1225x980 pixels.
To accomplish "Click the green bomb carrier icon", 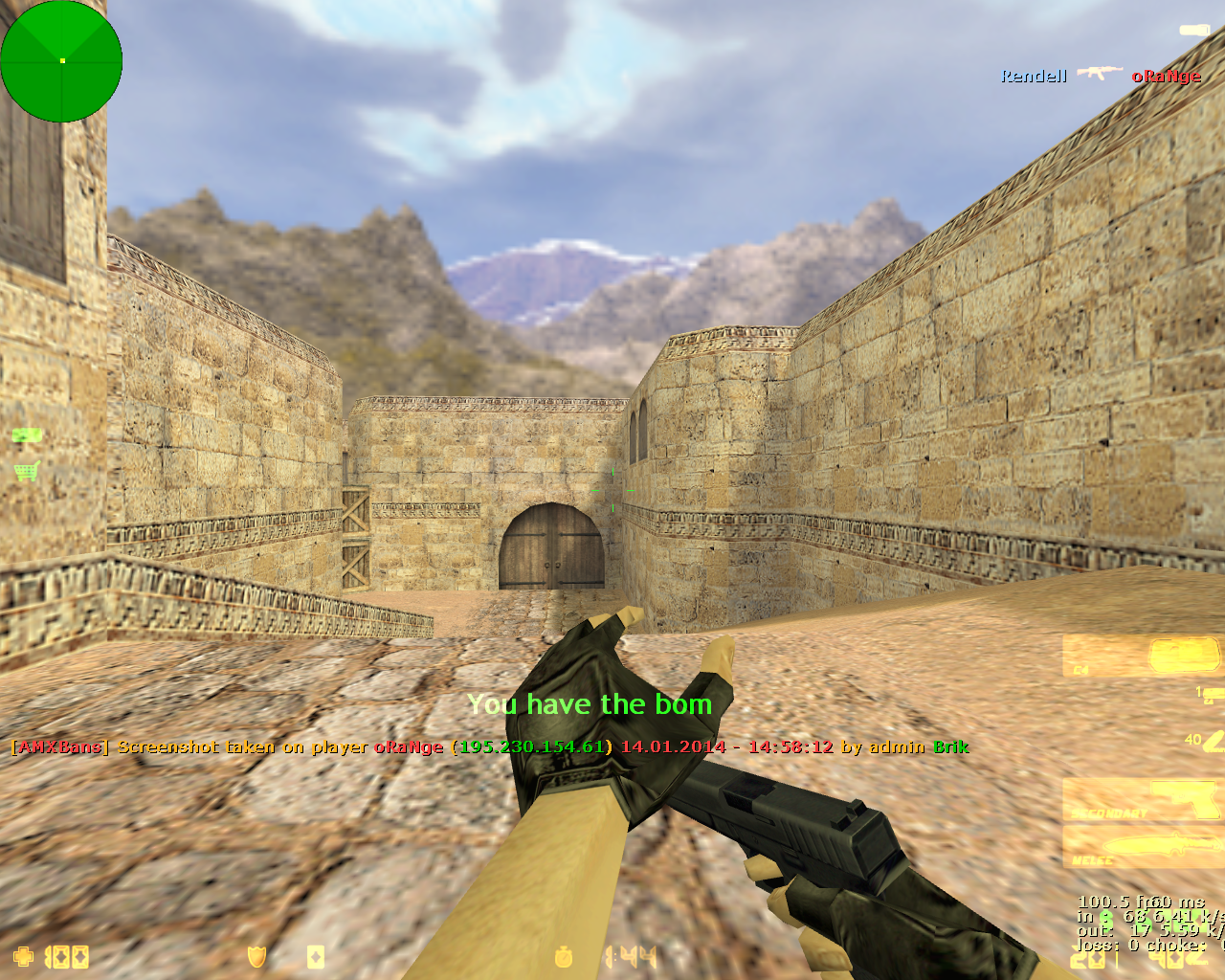I will tap(27, 436).
